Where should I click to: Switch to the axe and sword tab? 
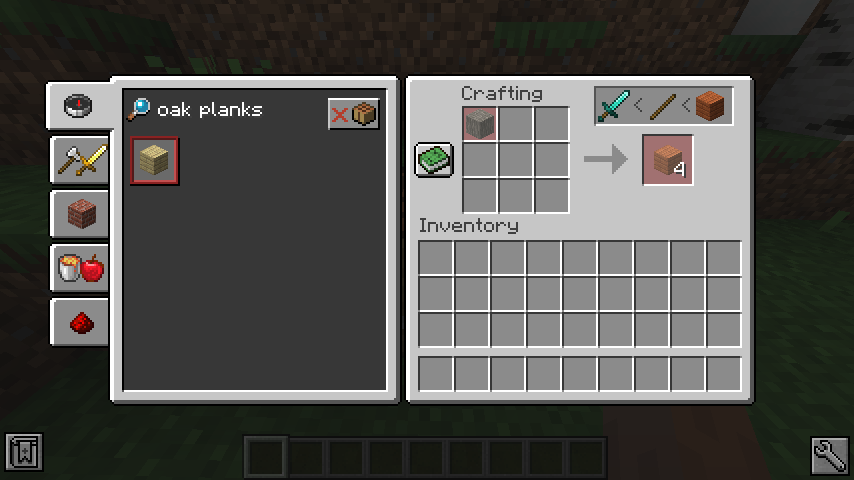pyautogui.click(x=80, y=158)
